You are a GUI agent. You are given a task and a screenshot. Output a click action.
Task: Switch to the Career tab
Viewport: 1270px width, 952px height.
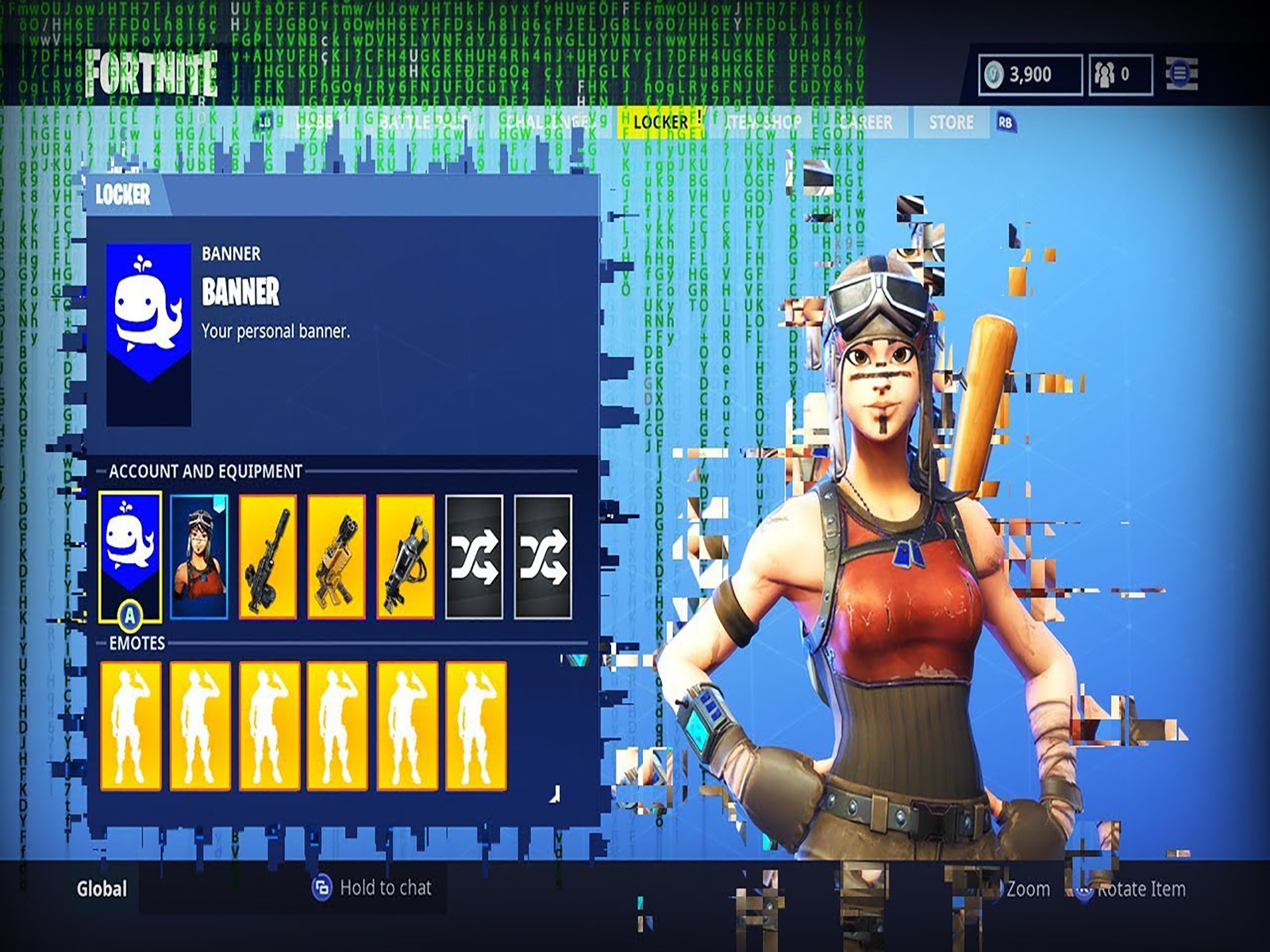(x=867, y=123)
